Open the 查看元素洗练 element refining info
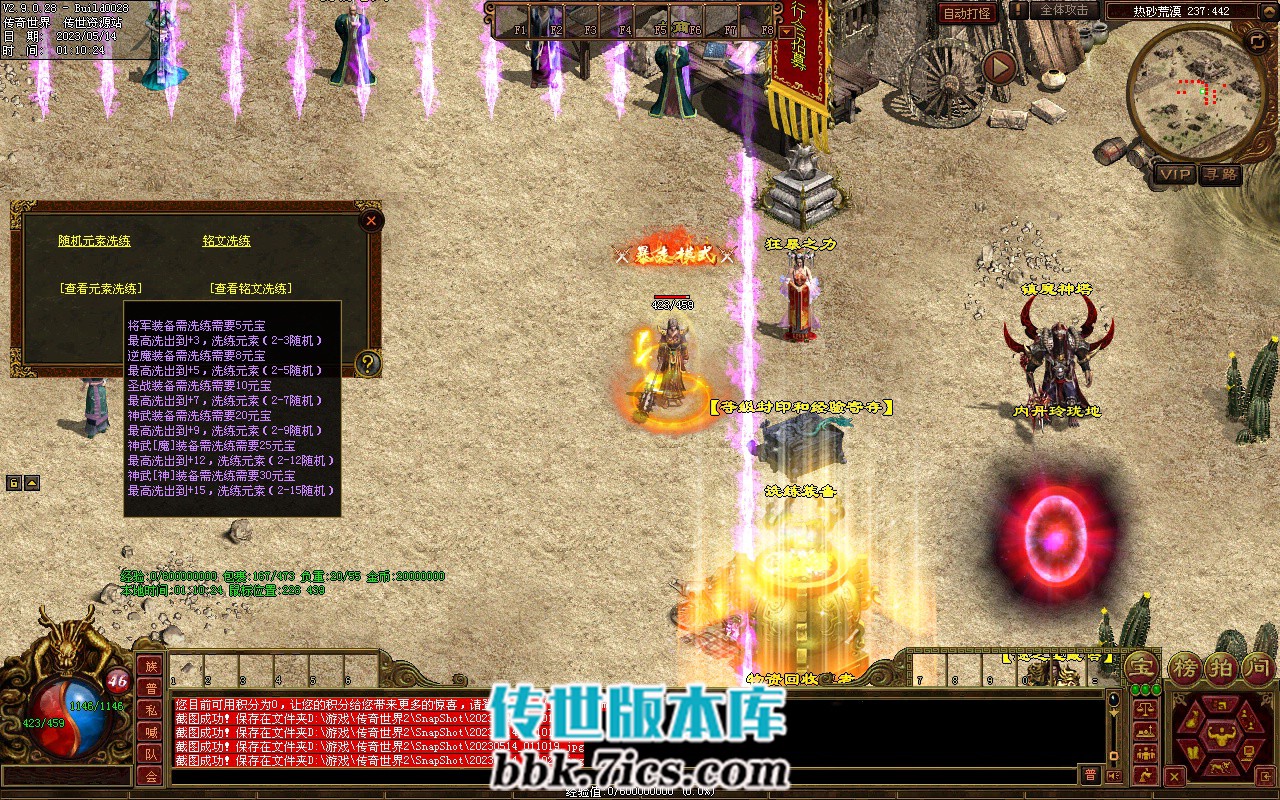Viewport: 1280px width, 800px height. pyautogui.click(x=100, y=288)
